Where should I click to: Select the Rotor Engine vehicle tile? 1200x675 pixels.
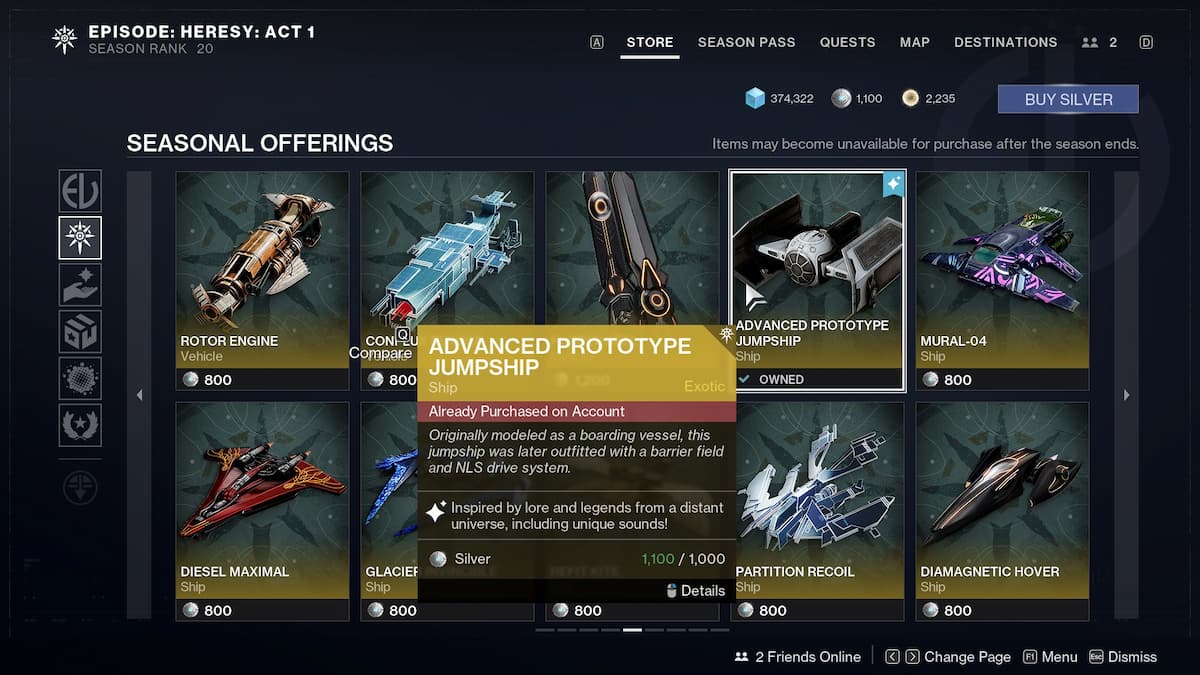[262, 280]
